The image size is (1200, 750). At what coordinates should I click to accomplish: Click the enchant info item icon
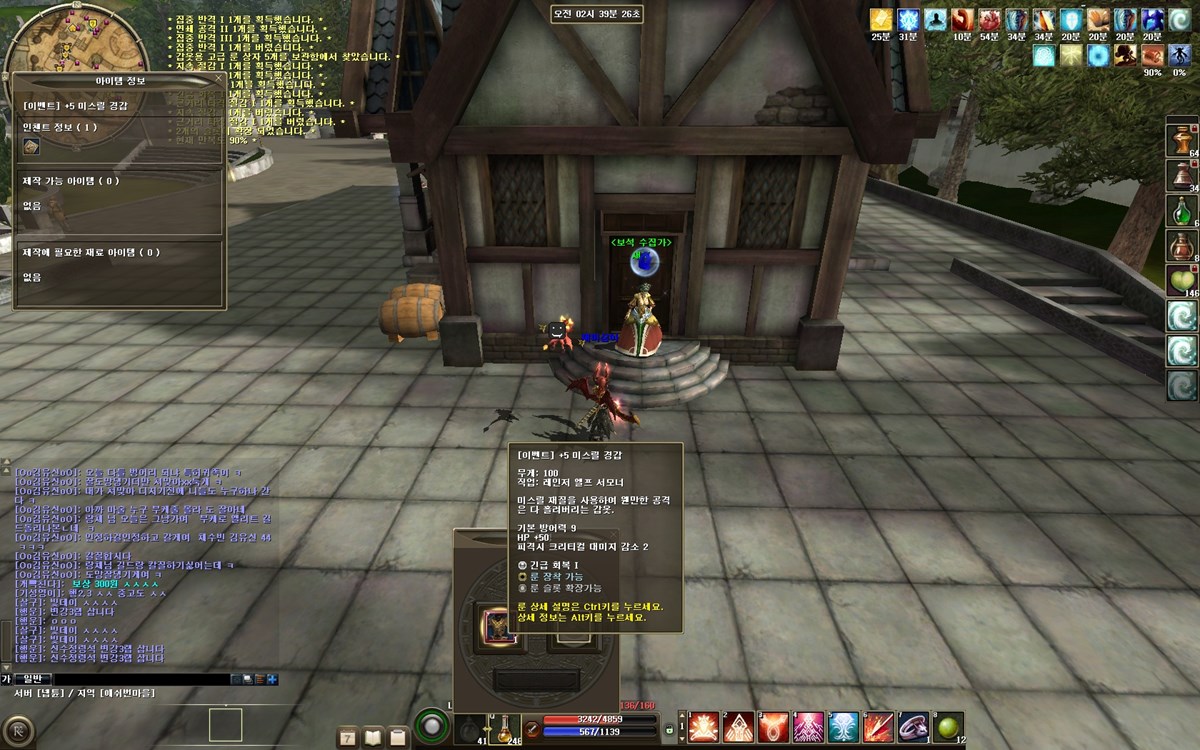[32, 147]
